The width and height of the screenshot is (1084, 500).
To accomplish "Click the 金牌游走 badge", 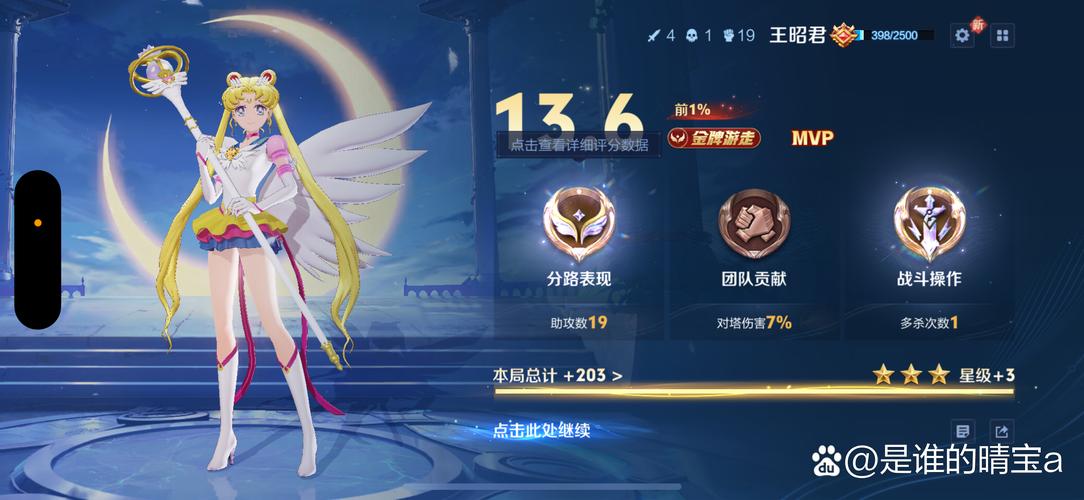I will pyautogui.click(x=714, y=138).
